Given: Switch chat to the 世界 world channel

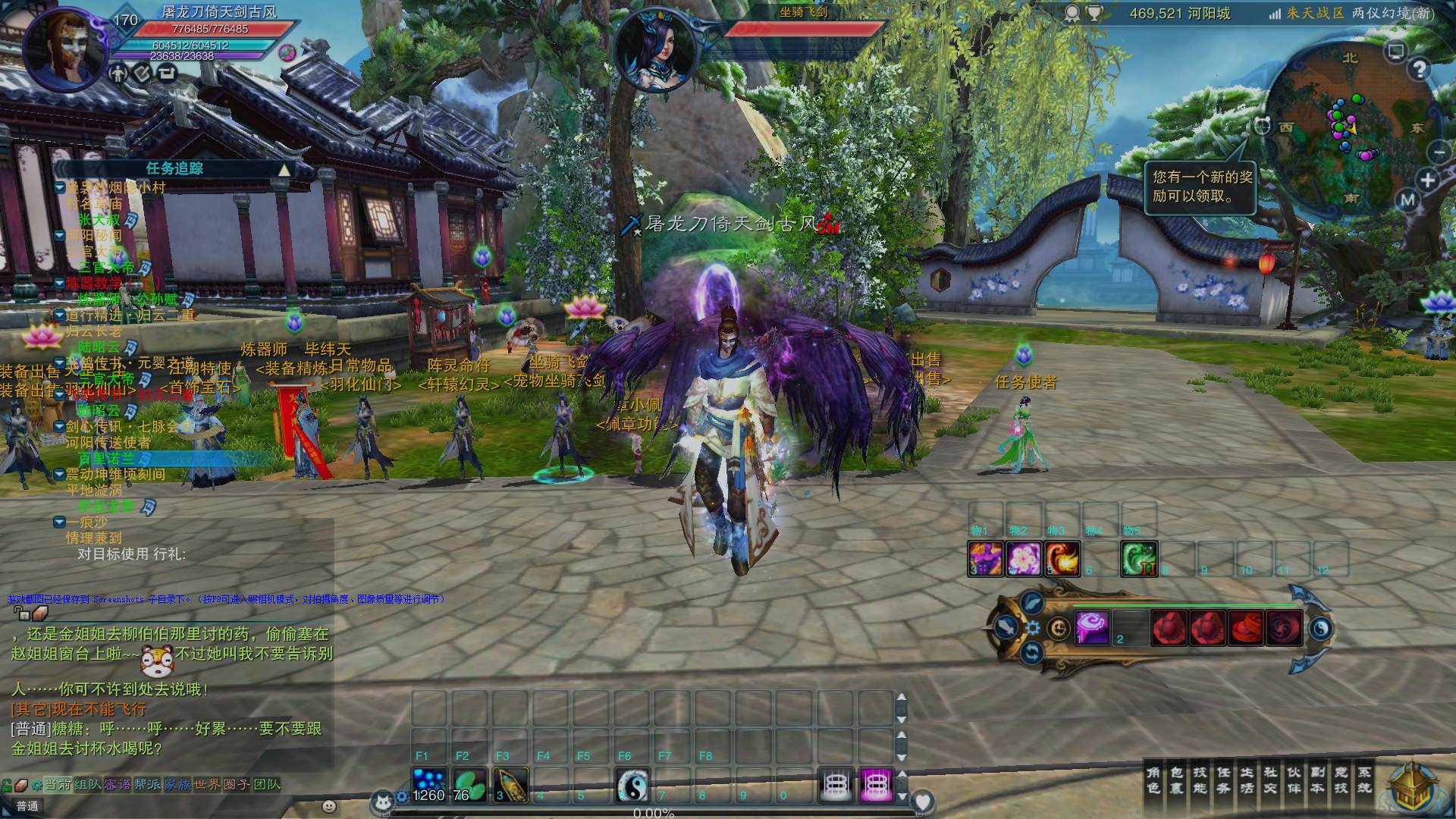Looking at the screenshot, I should click(x=206, y=784).
